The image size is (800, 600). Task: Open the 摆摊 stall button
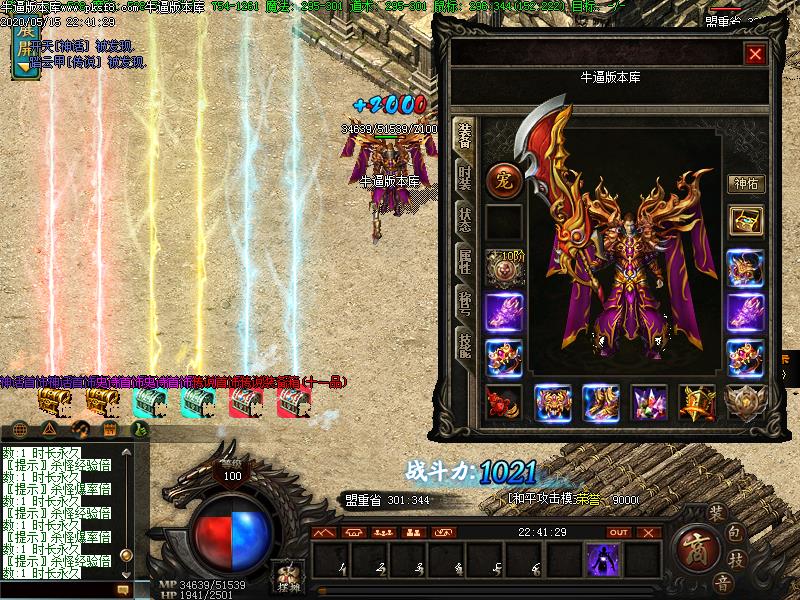tap(287, 576)
